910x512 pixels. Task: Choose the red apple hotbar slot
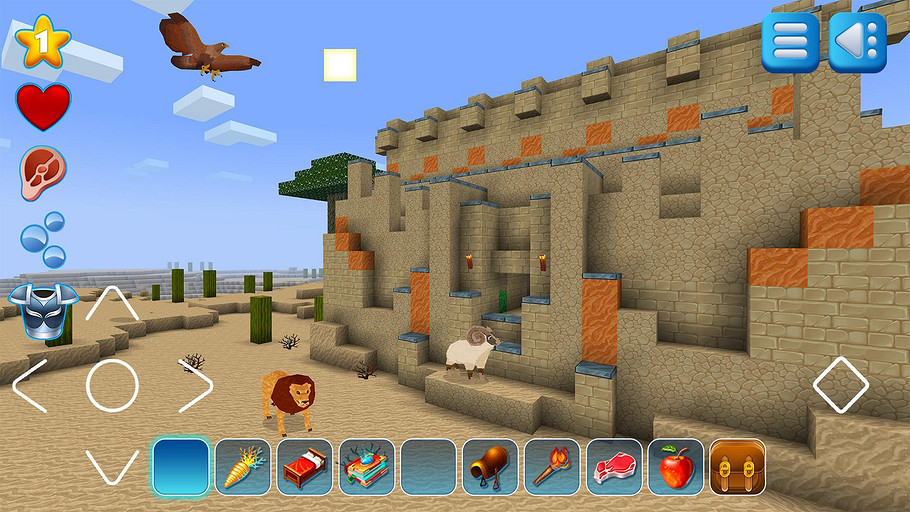point(676,466)
